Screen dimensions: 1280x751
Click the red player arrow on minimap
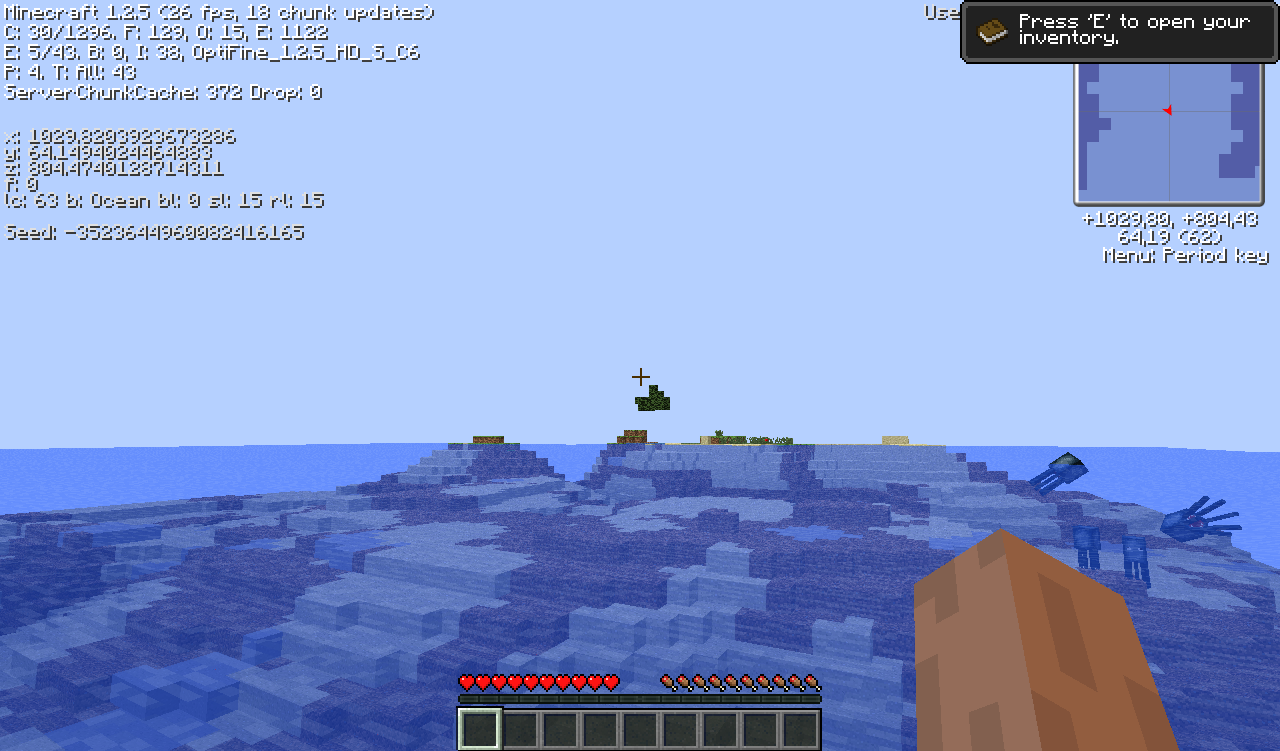(x=1167, y=110)
